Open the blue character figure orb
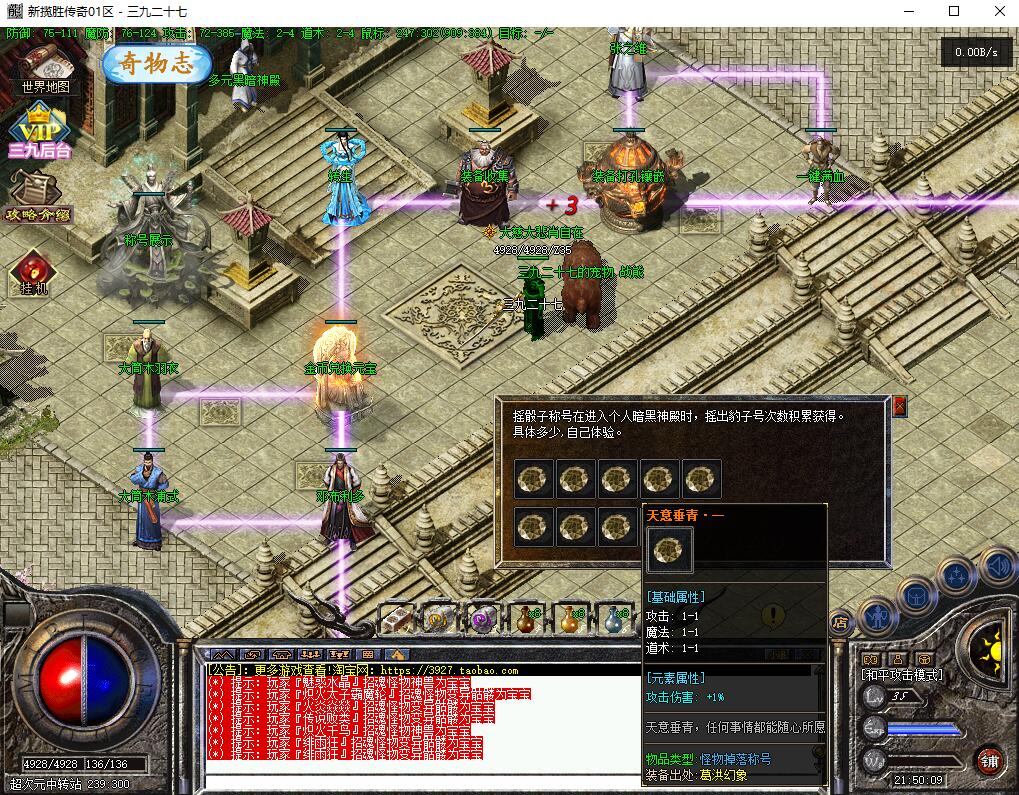This screenshot has width=1019, height=795. [876, 615]
